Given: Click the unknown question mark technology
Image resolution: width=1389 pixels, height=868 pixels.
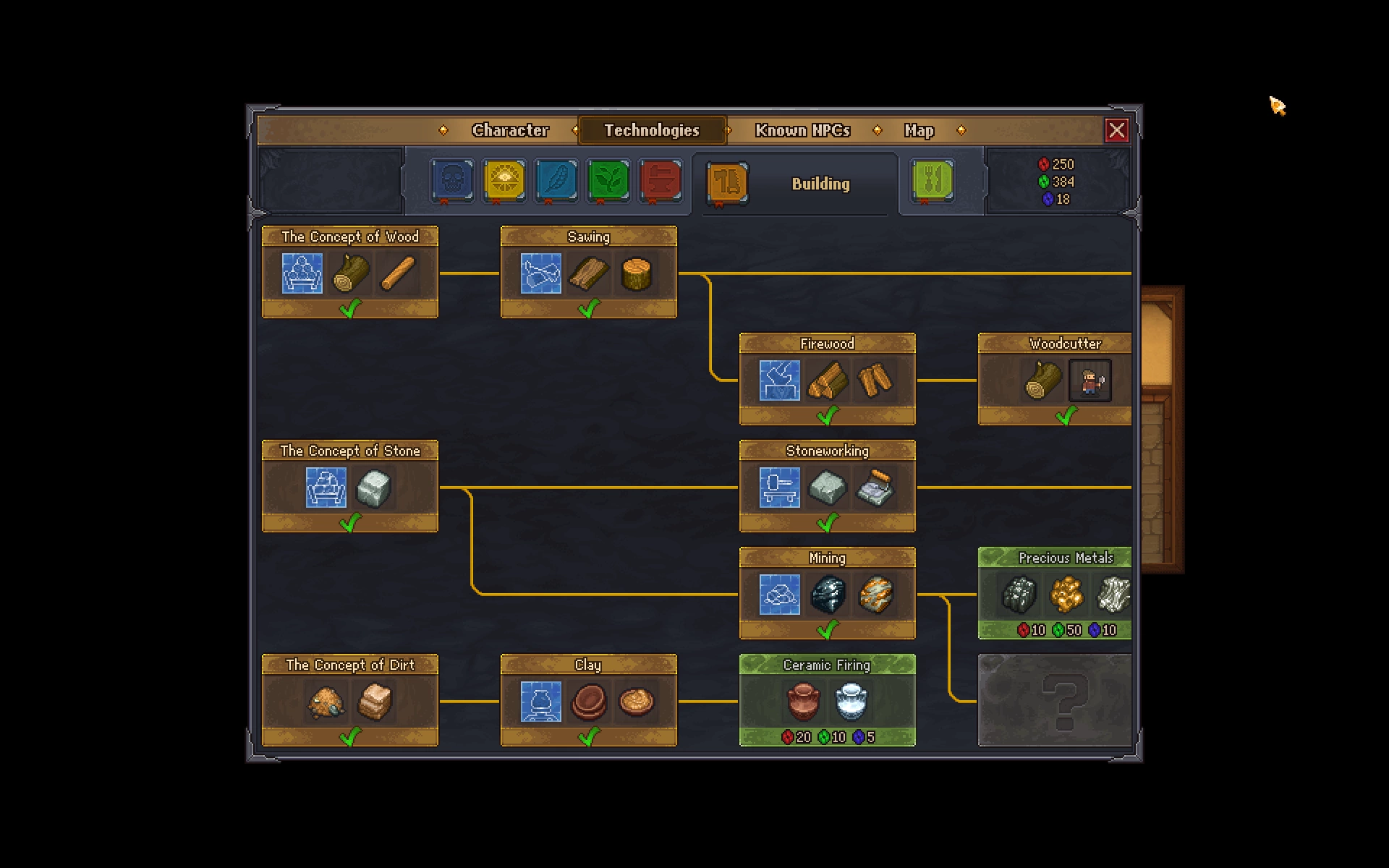Looking at the screenshot, I should 1055,699.
